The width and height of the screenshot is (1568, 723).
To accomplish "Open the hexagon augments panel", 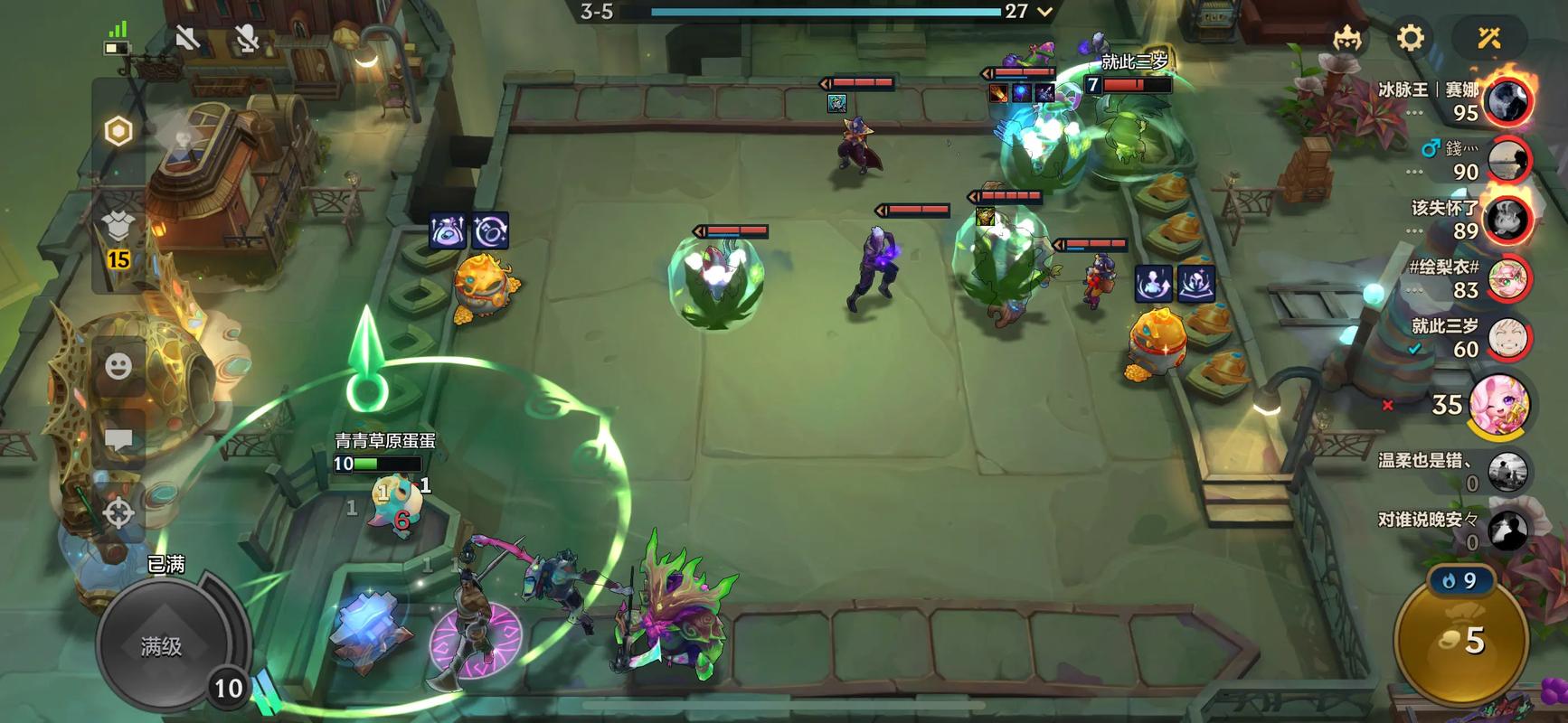I will coord(118,131).
